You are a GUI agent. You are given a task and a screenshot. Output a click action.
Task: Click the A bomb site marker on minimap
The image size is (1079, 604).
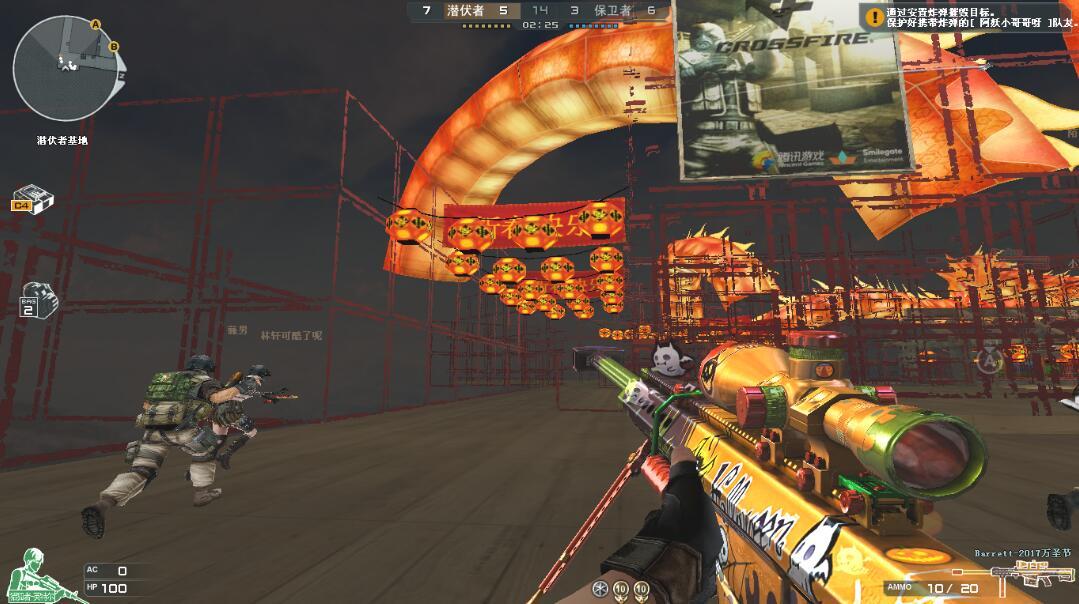coord(96,24)
